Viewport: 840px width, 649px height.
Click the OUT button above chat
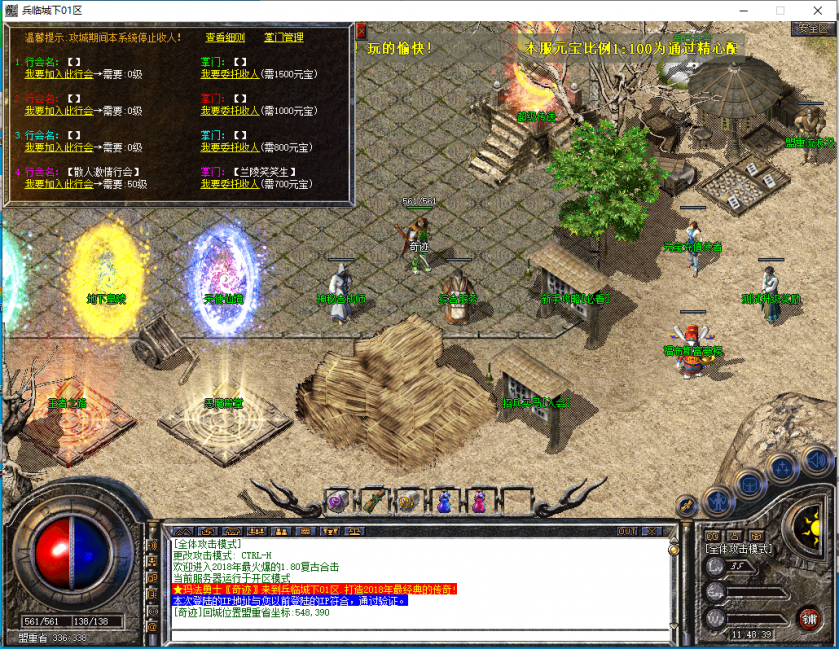point(627,531)
